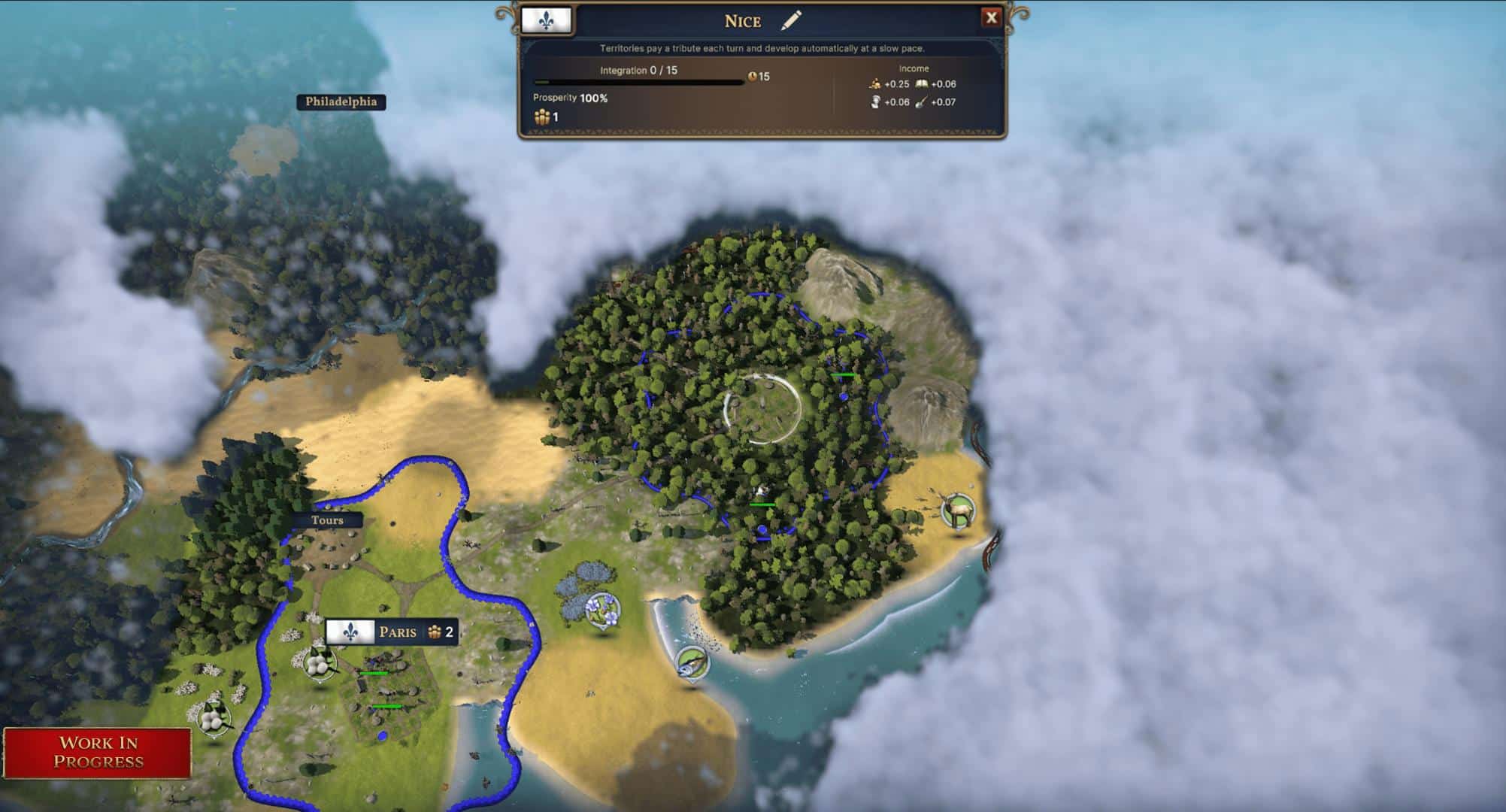Click the Work In Progress banner
This screenshot has height=812, width=1506.
point(98,753)
